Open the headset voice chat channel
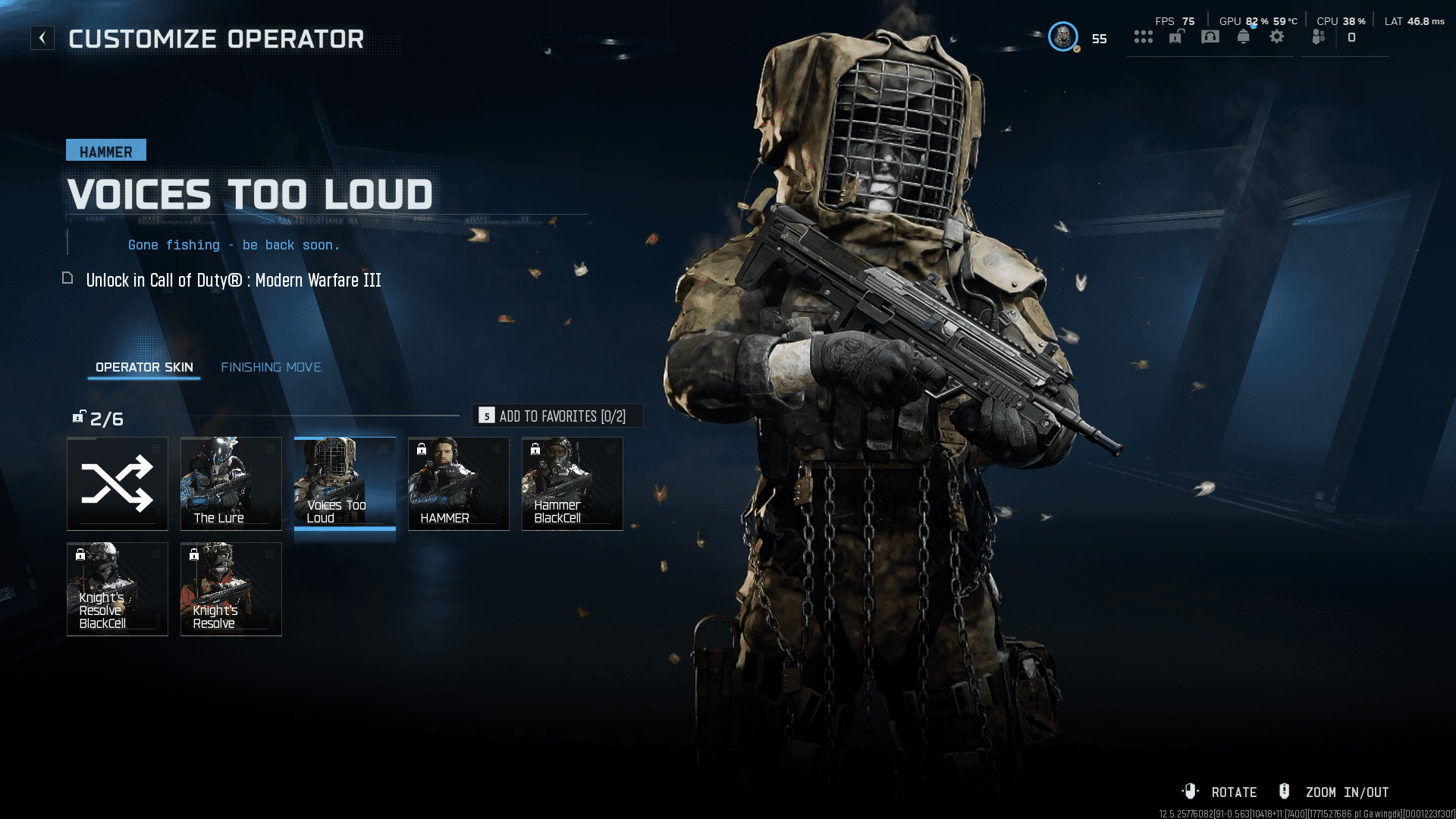Image resolution: width=1456 pixels, height=819 pixels. tap(1210, 36)
